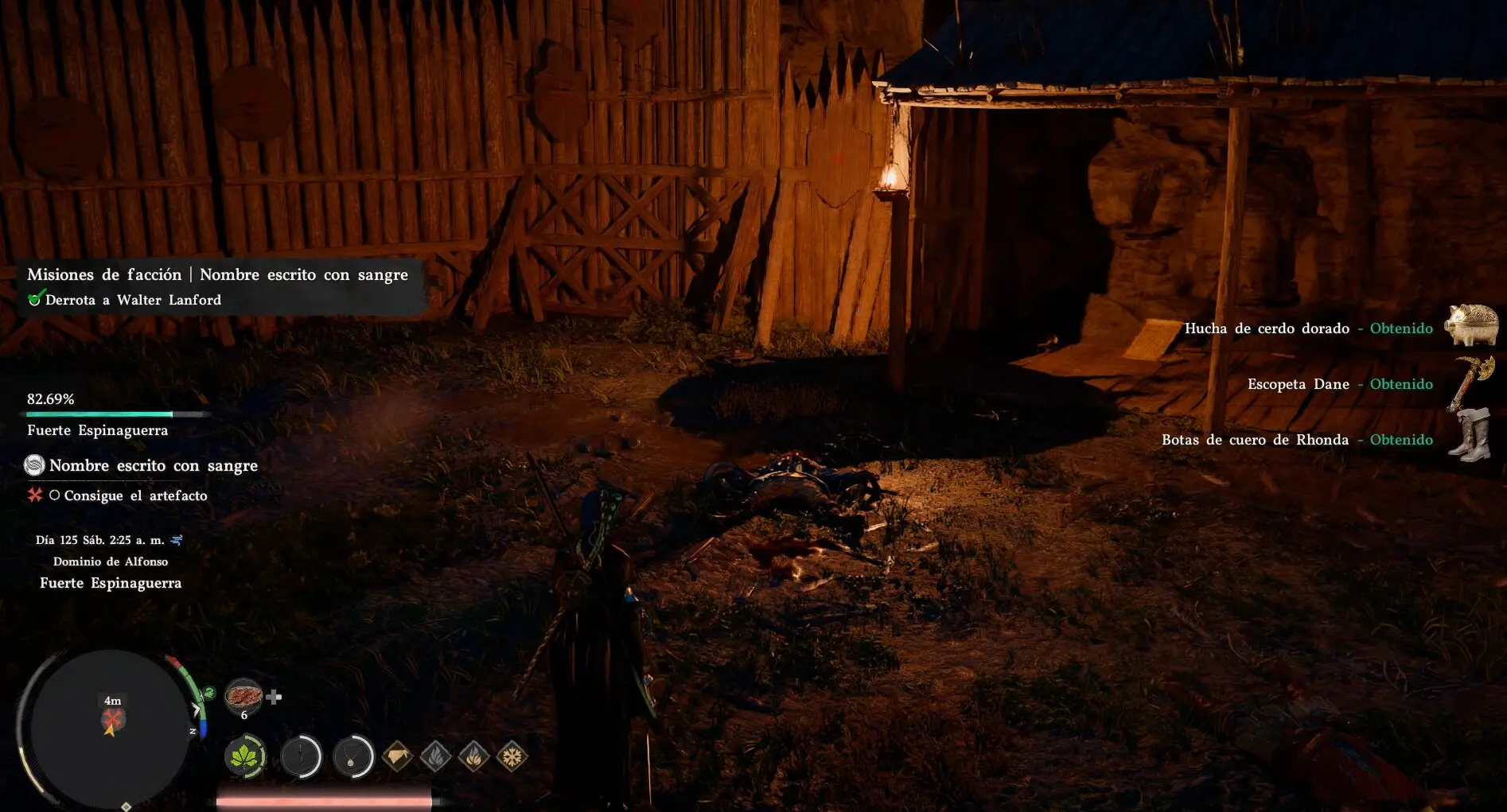
Task: Click the green leaf ability icon
Action: coord(245,756)
